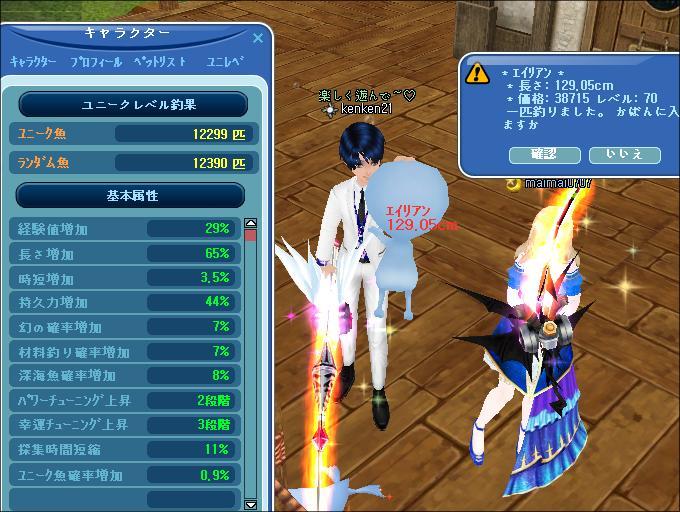Click the attribute list's scroll-down arrow
Screen dimensions: 680x512
pyautogui.click(x=251, y=504)
